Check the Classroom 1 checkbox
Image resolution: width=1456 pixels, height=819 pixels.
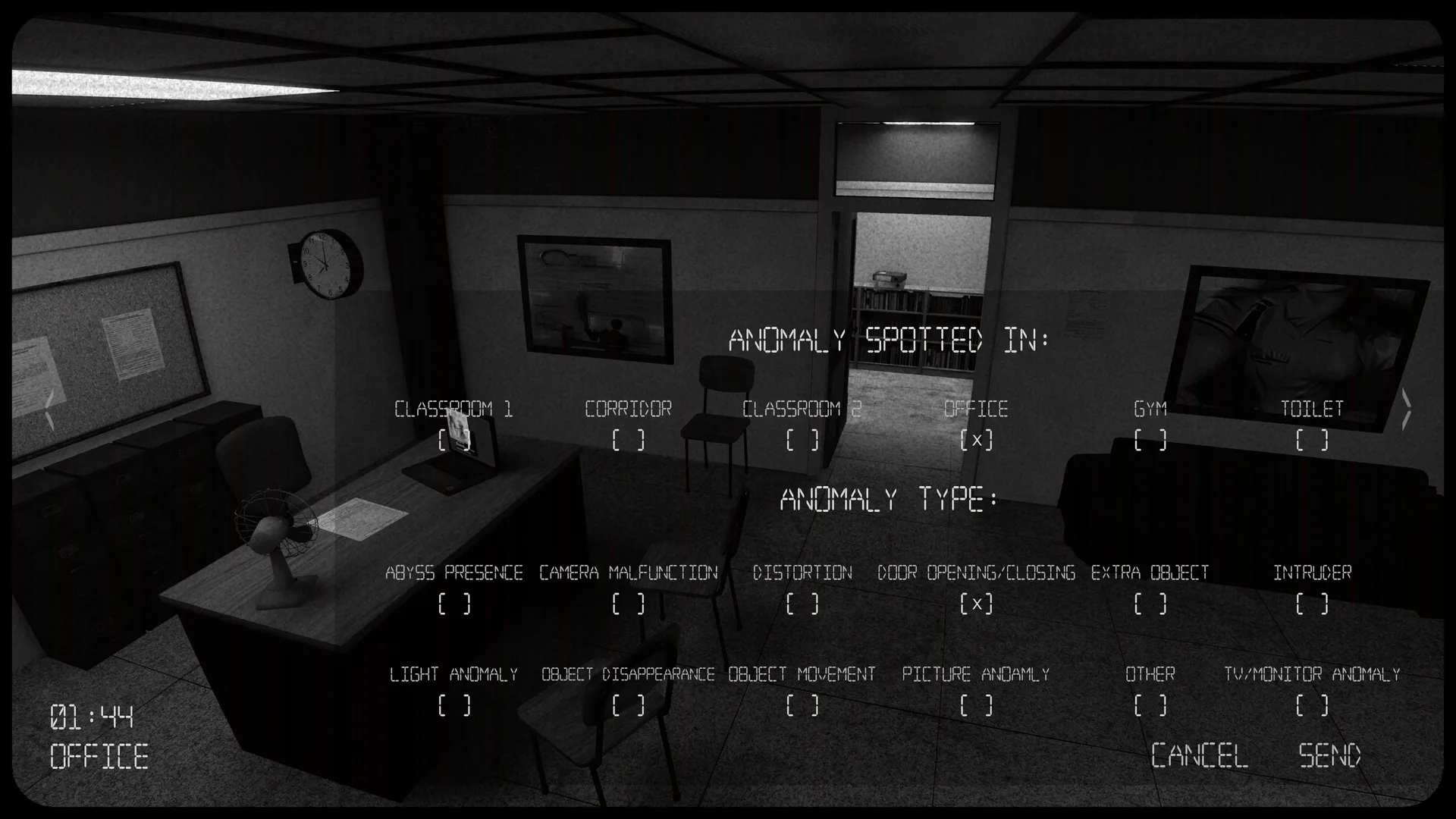coord(453,440)
